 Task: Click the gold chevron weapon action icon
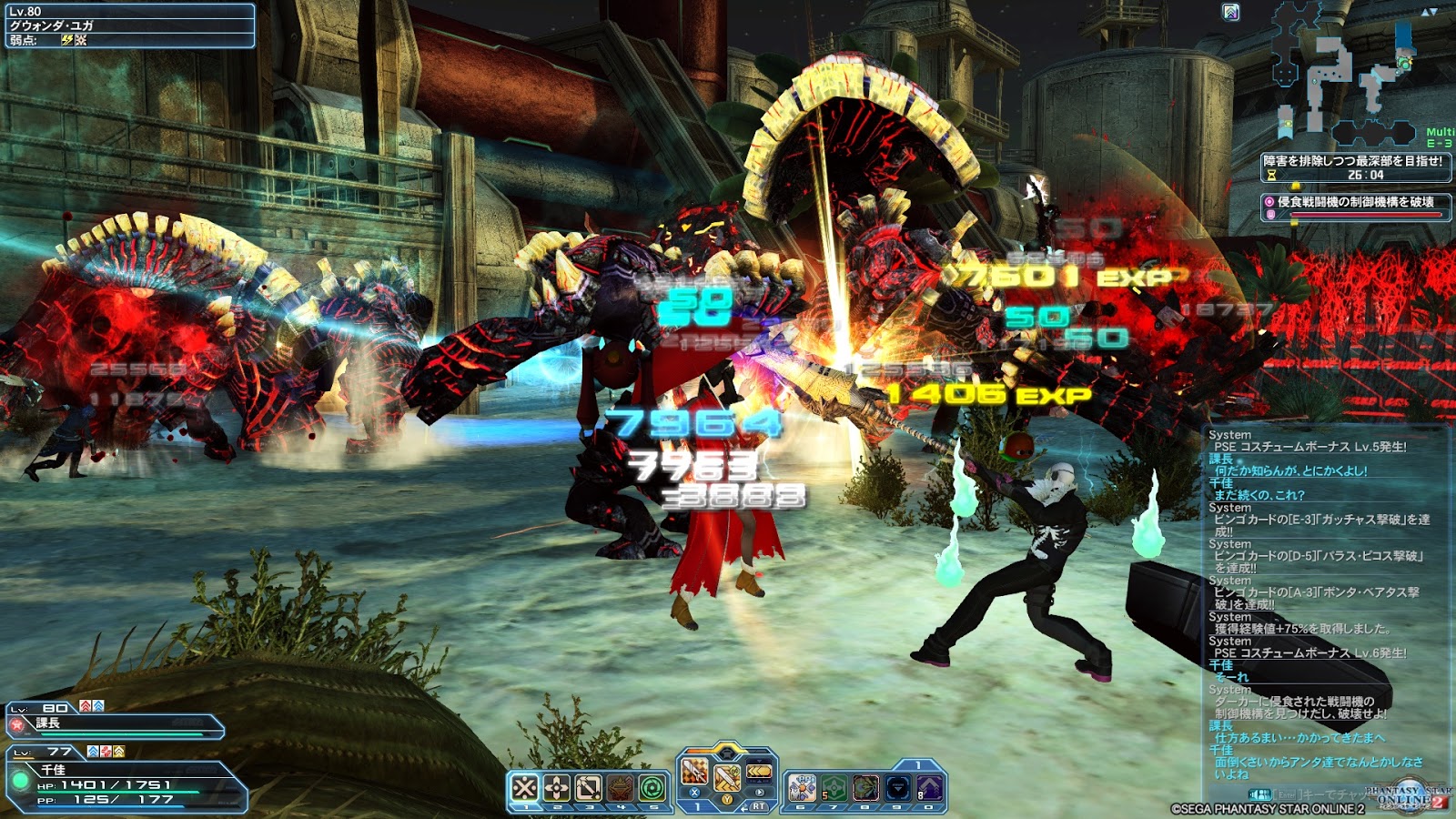click(x=759, y=773)
